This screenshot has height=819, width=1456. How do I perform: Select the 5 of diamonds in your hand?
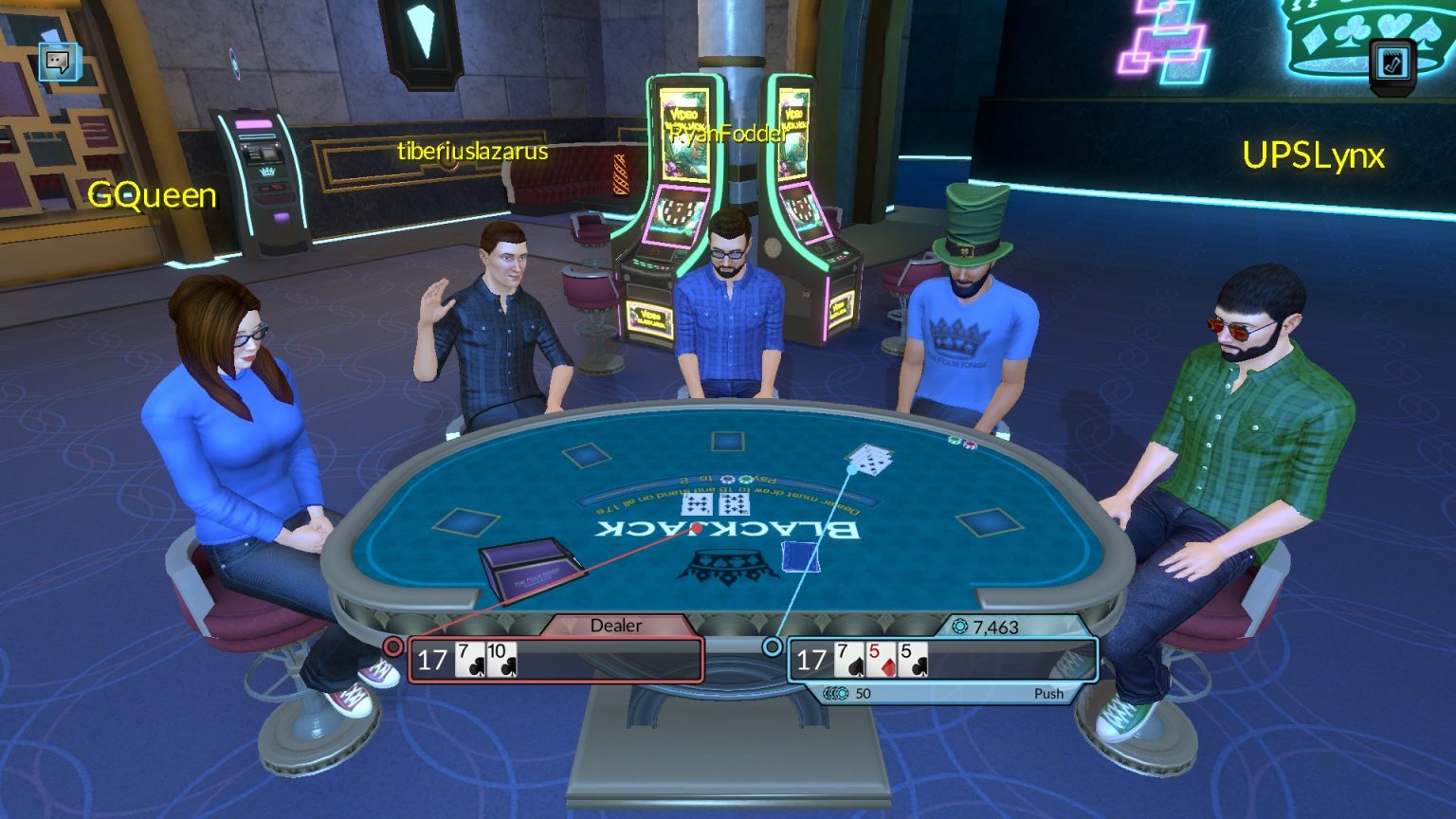tap(880, 658)
